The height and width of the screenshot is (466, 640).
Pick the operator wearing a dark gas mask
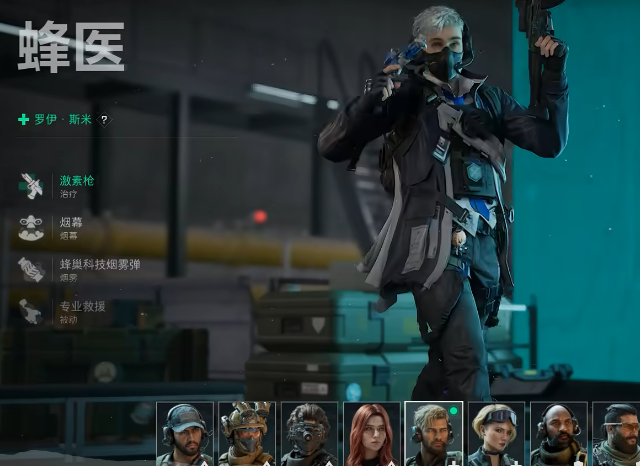(309, 434)
